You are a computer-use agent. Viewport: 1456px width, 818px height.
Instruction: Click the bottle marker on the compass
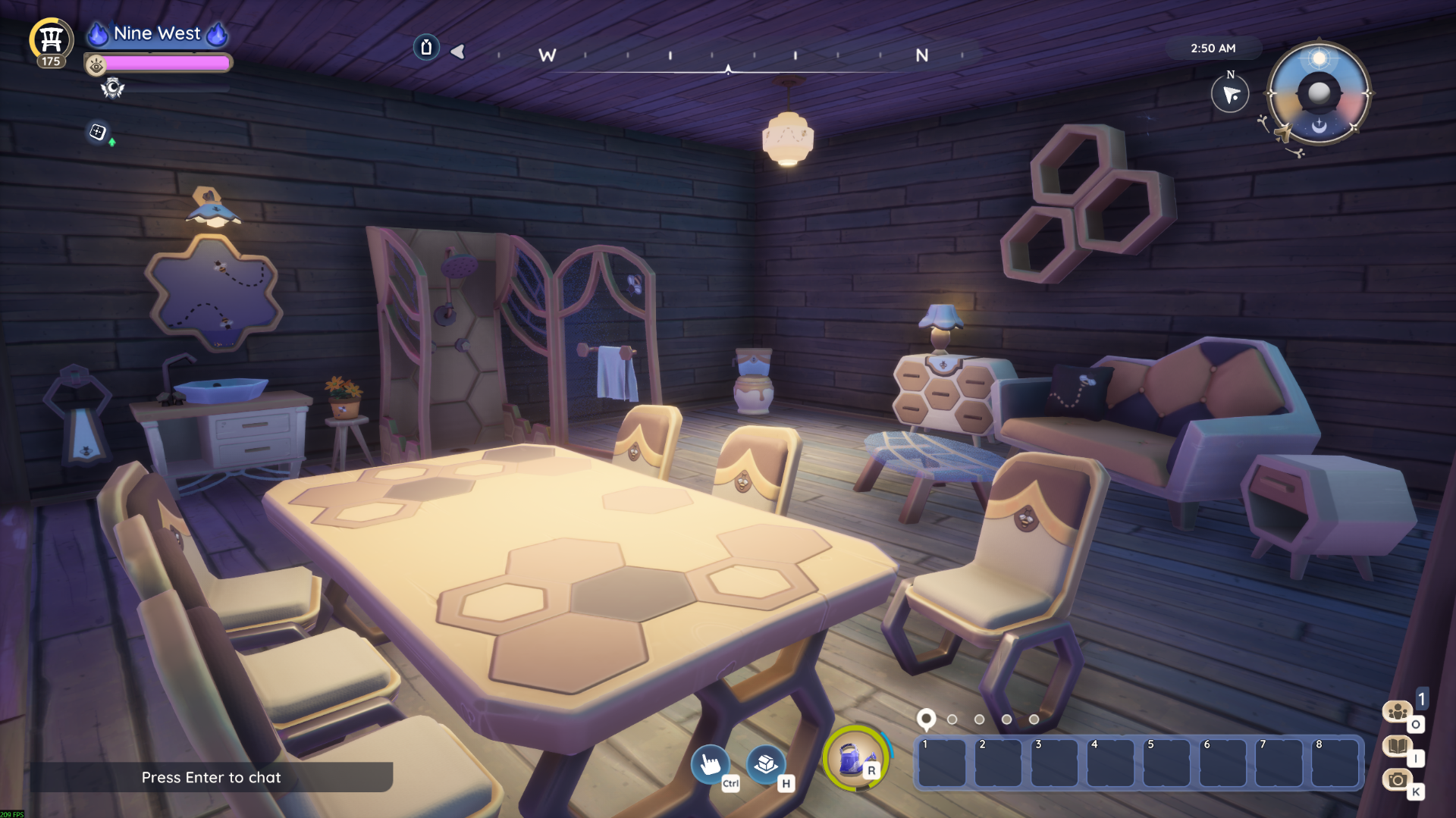click(426, 48)
